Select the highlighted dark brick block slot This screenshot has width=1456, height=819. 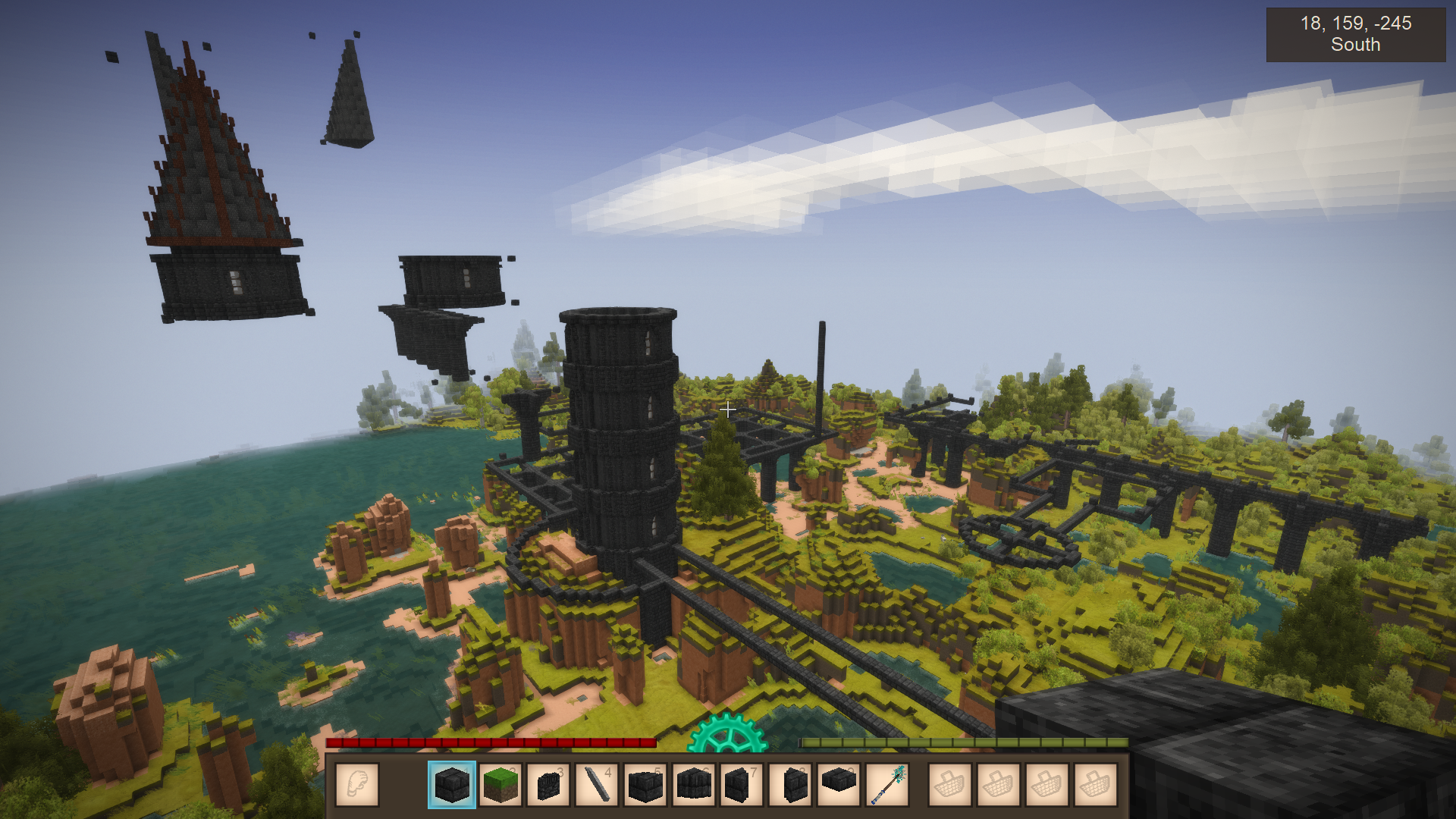(452, 784)
